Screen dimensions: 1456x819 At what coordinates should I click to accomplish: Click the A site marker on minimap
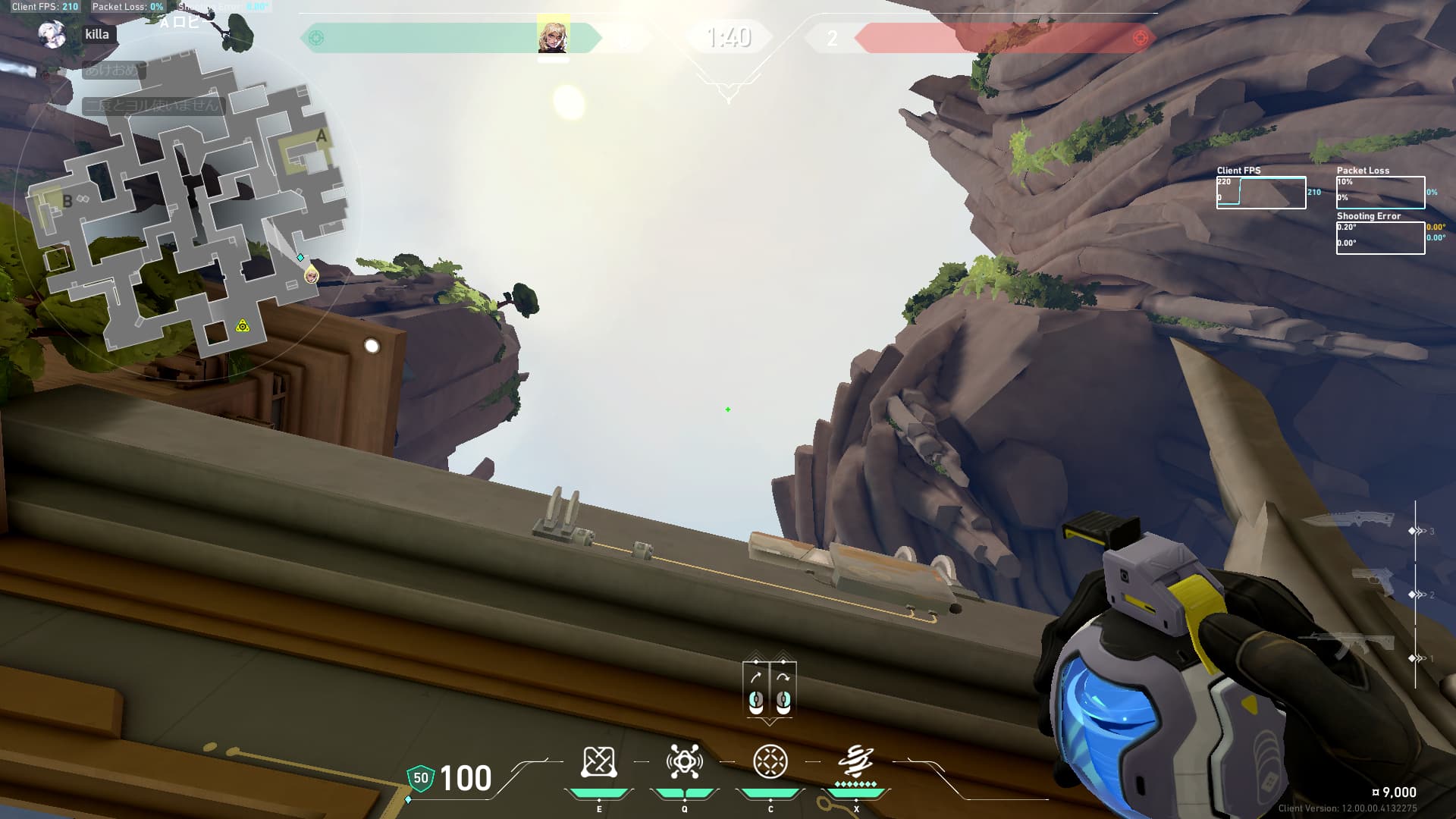point(322,136)
